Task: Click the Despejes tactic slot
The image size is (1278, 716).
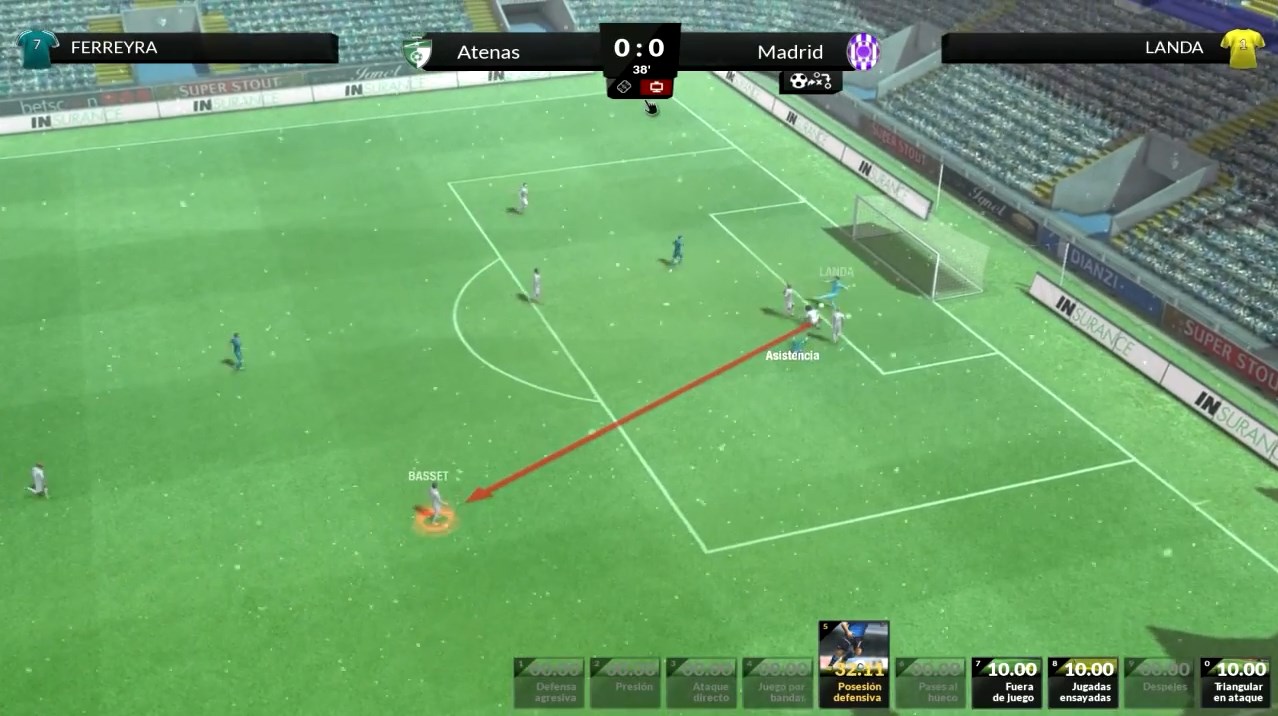Action: [x=1159, y=681]
